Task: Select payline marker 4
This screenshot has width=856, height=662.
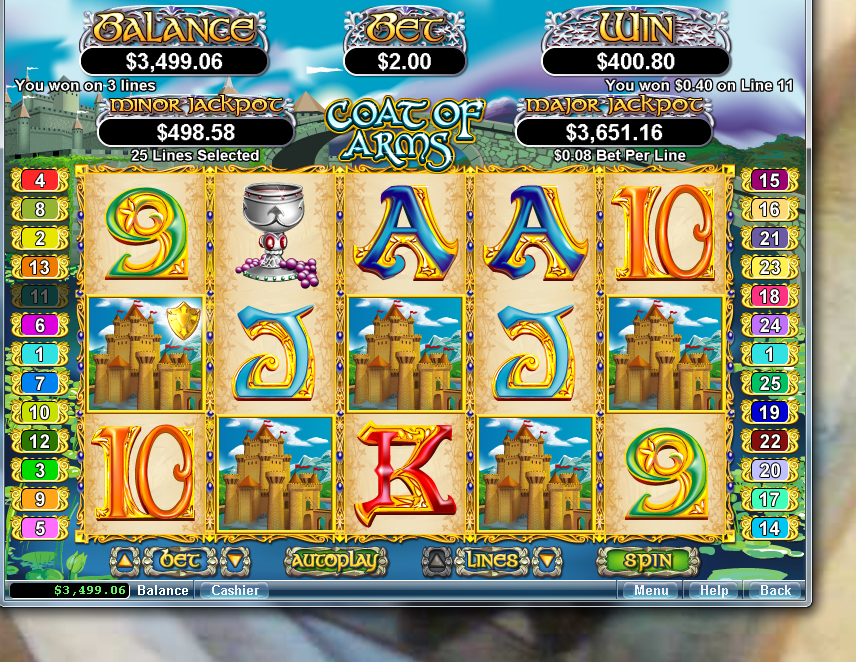Action: (x=40, y=181)
